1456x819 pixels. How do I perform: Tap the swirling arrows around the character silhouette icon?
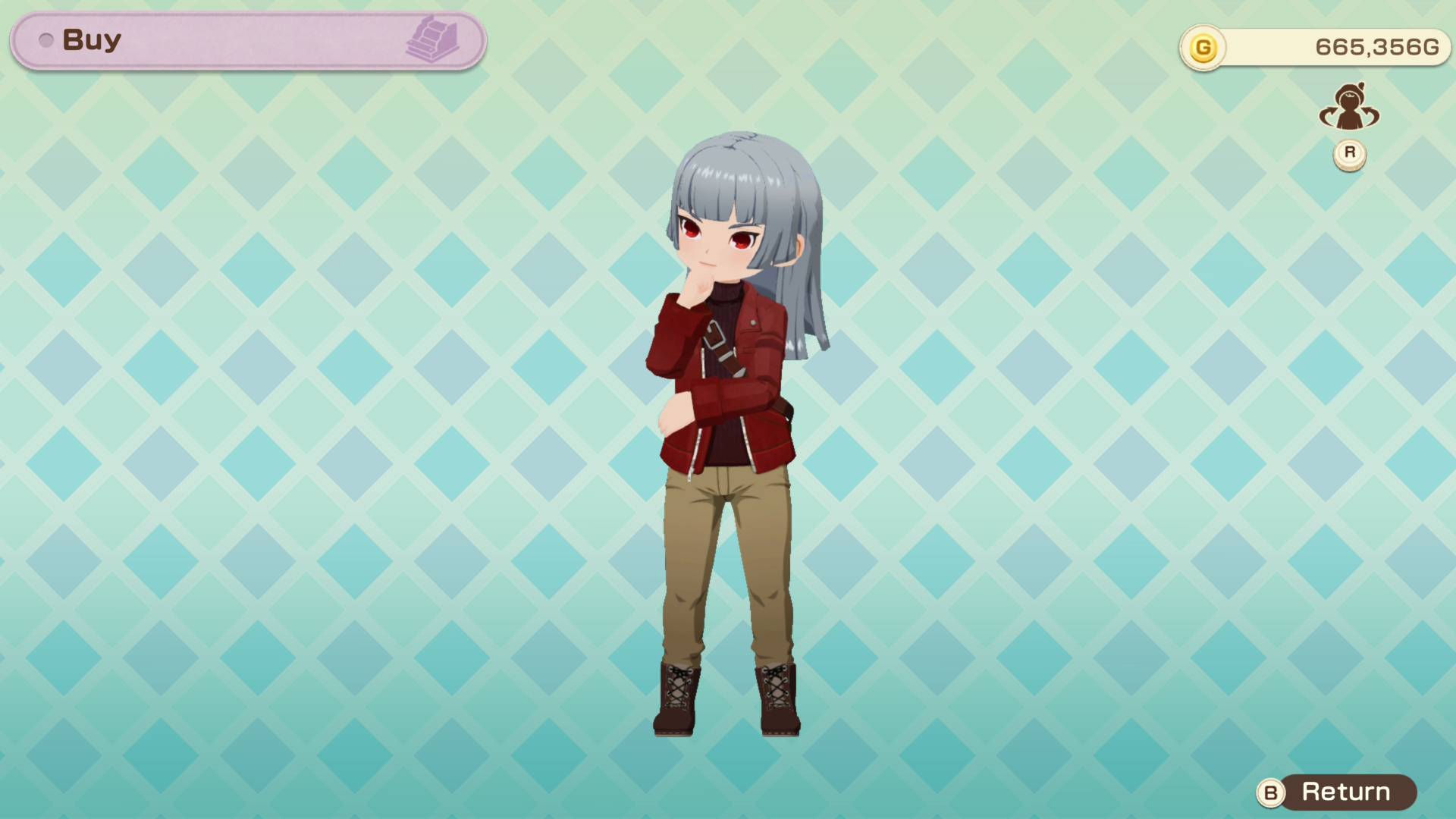point(1350,106)
